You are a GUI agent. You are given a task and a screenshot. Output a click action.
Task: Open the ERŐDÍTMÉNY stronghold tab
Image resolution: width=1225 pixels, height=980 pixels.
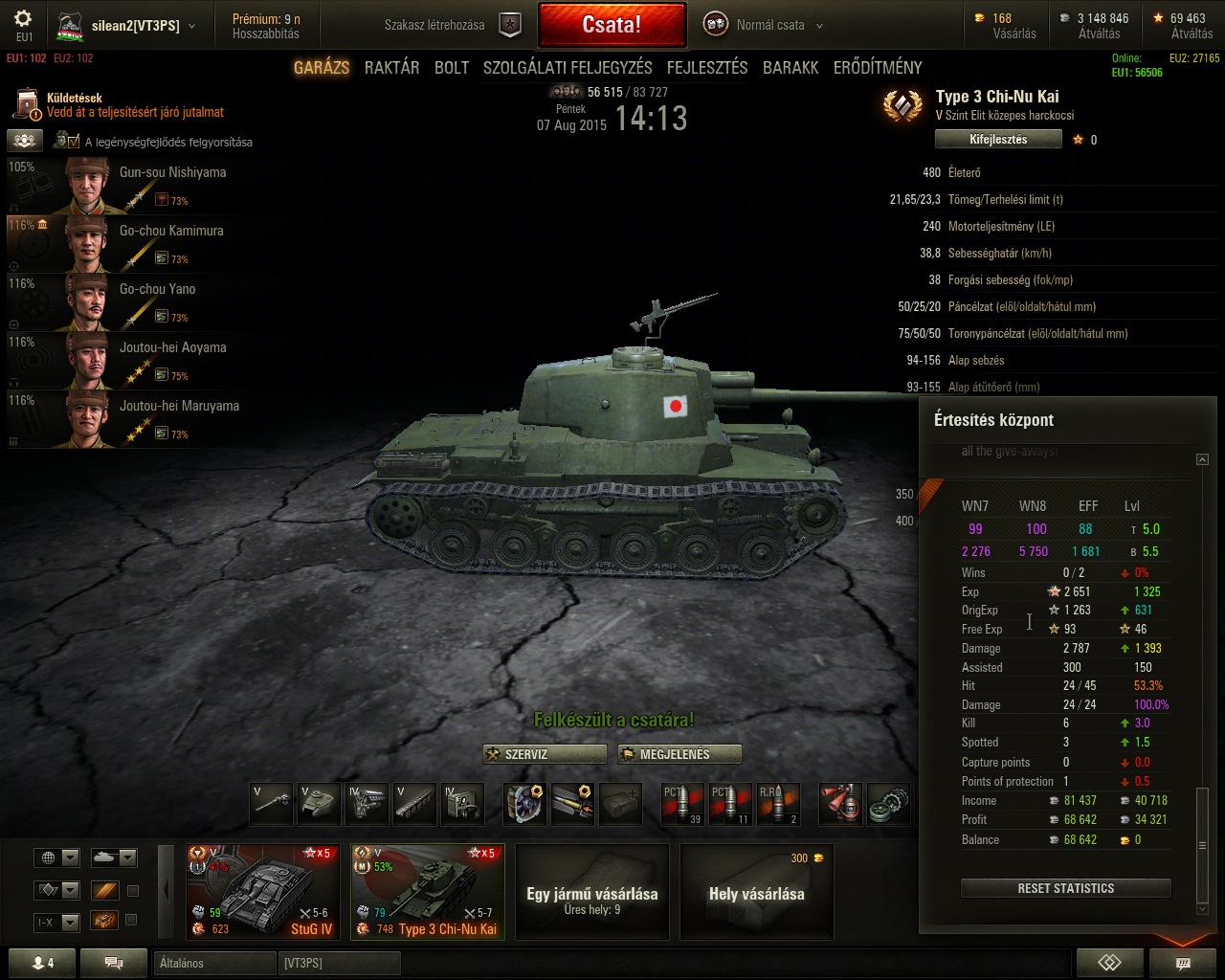click(x=878, y=67)
